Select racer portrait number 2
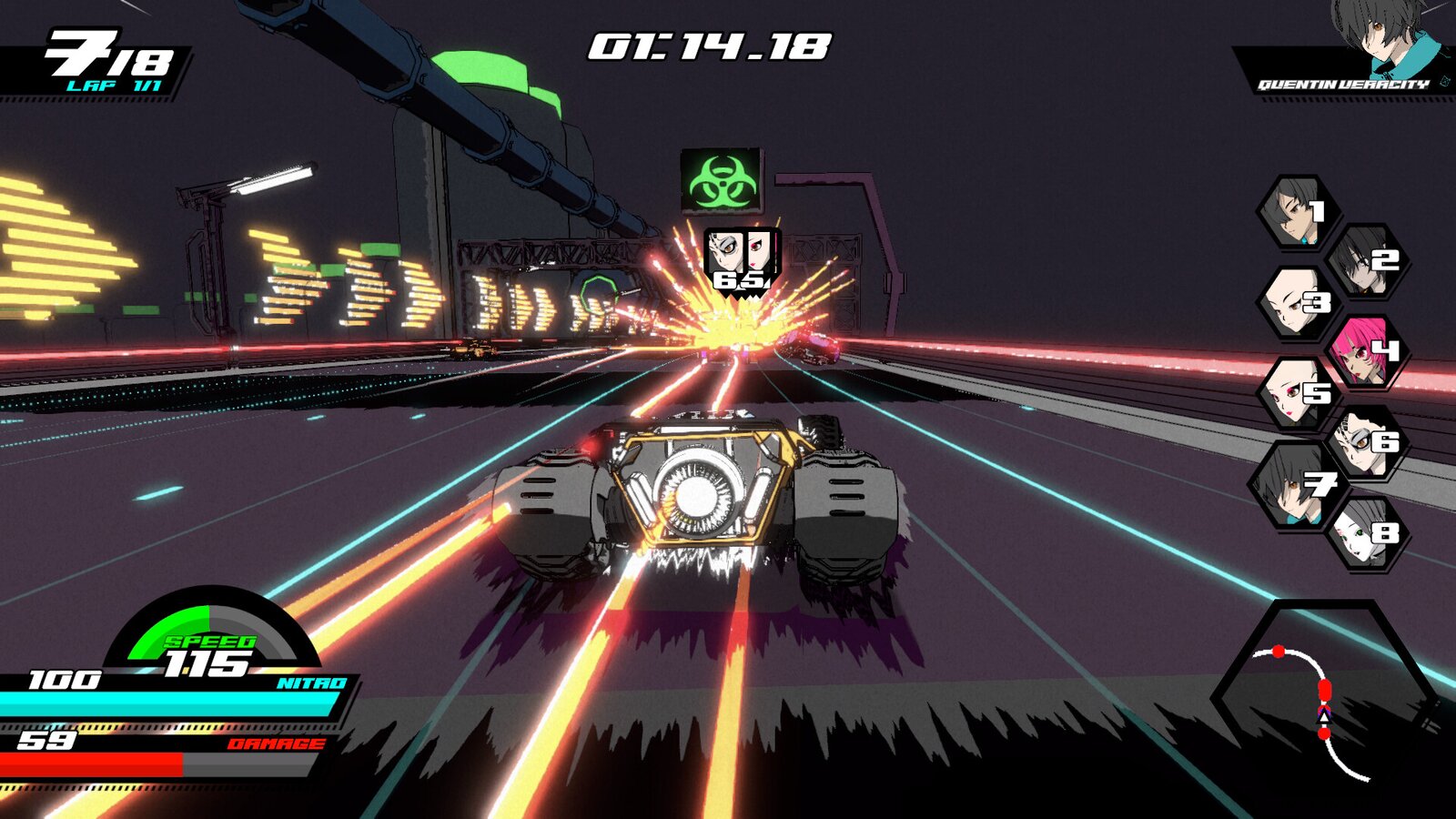The width and height of the screenshot is (1456, 819). click(x=1365, y=259)
